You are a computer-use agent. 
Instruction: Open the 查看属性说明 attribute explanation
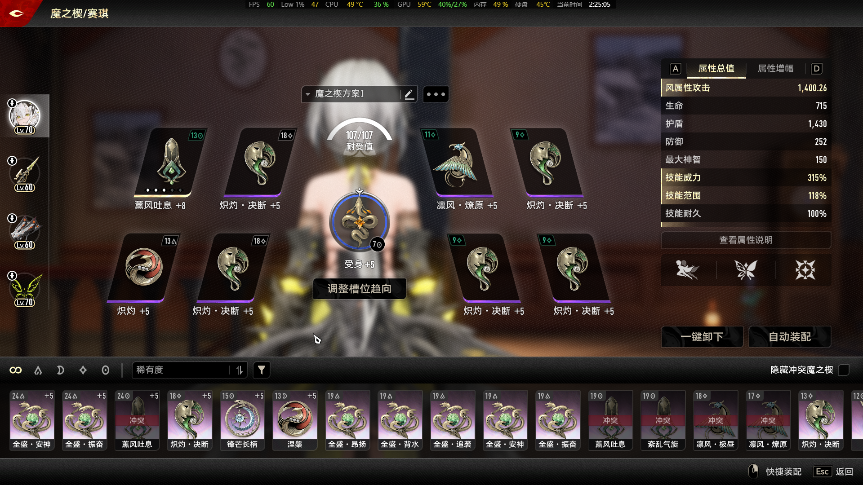(745, 240)
